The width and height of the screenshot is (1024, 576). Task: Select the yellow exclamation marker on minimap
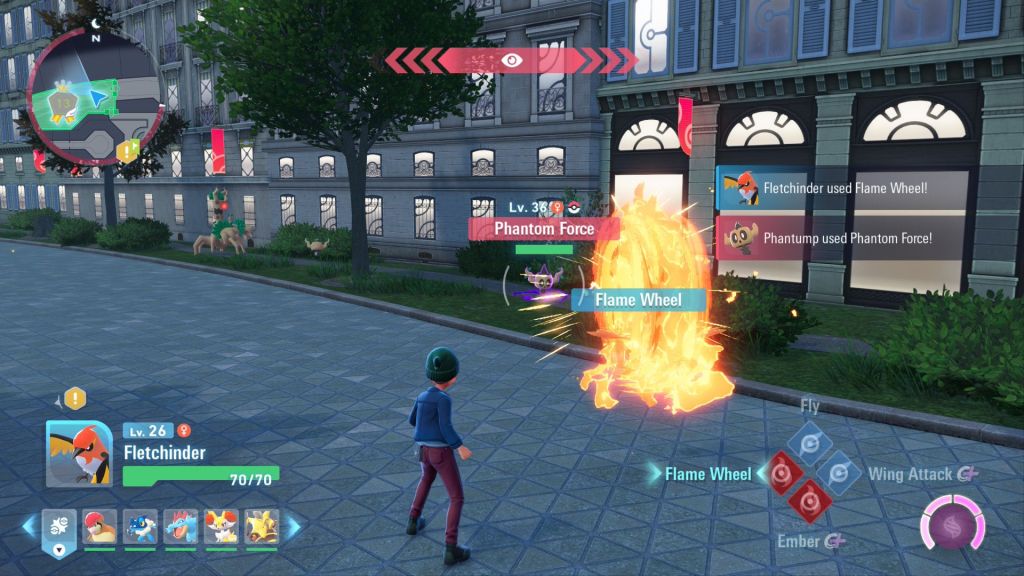[128, 151]
